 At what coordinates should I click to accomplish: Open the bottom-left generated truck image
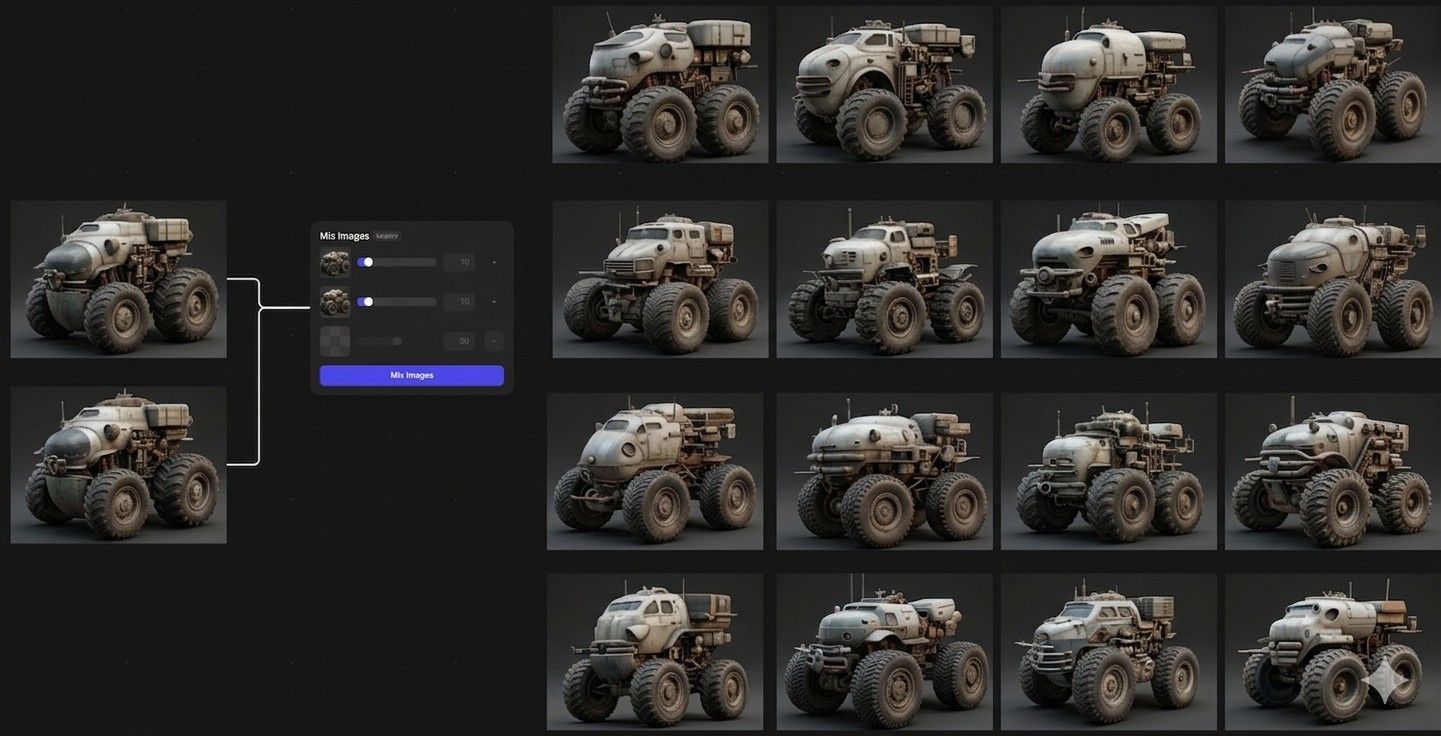click(658, 652)
